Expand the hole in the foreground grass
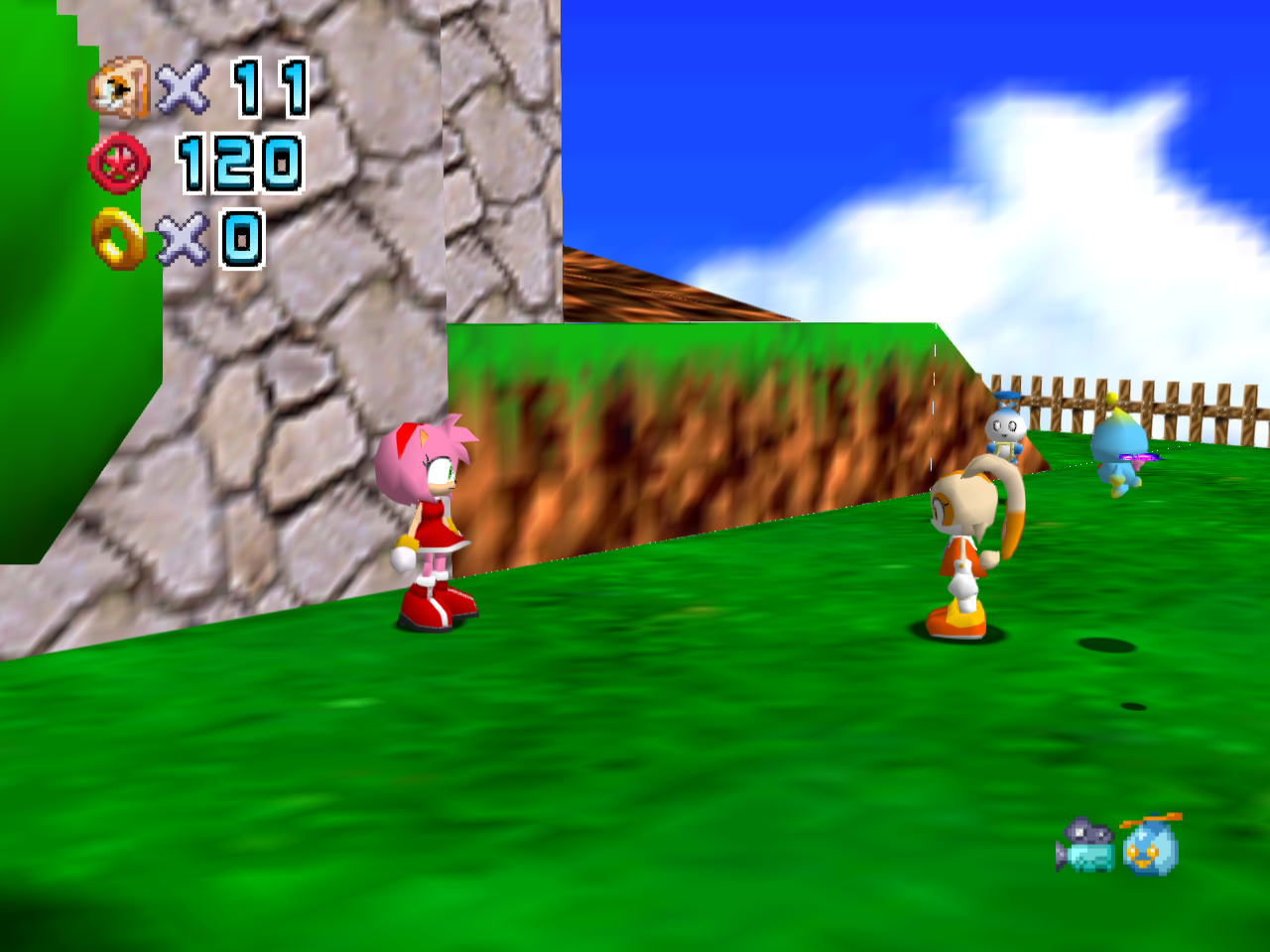 [1134, 706]
